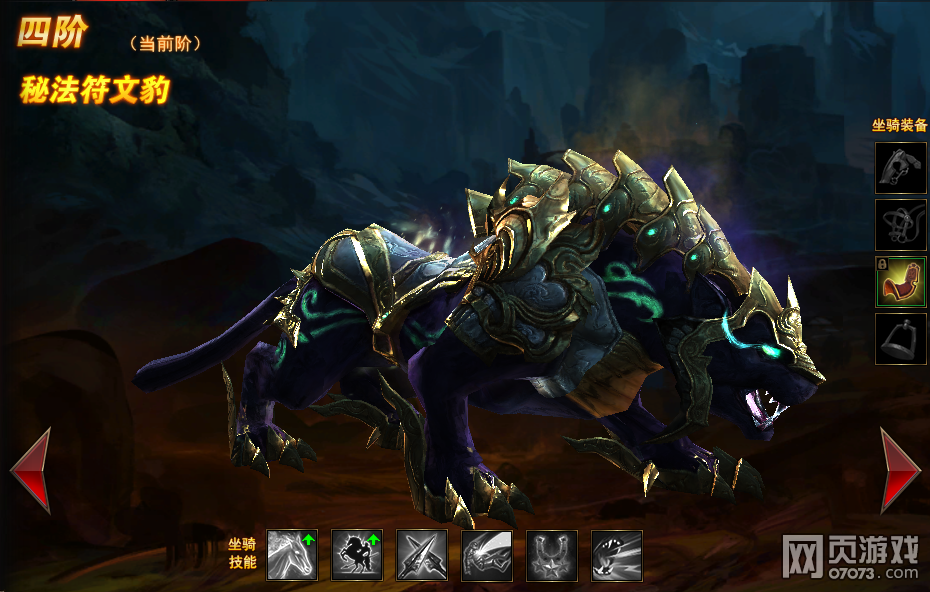Open the horse head armor equipment slot
The width and height of the screenshot is (930, 592).
(x=901, y=167)
